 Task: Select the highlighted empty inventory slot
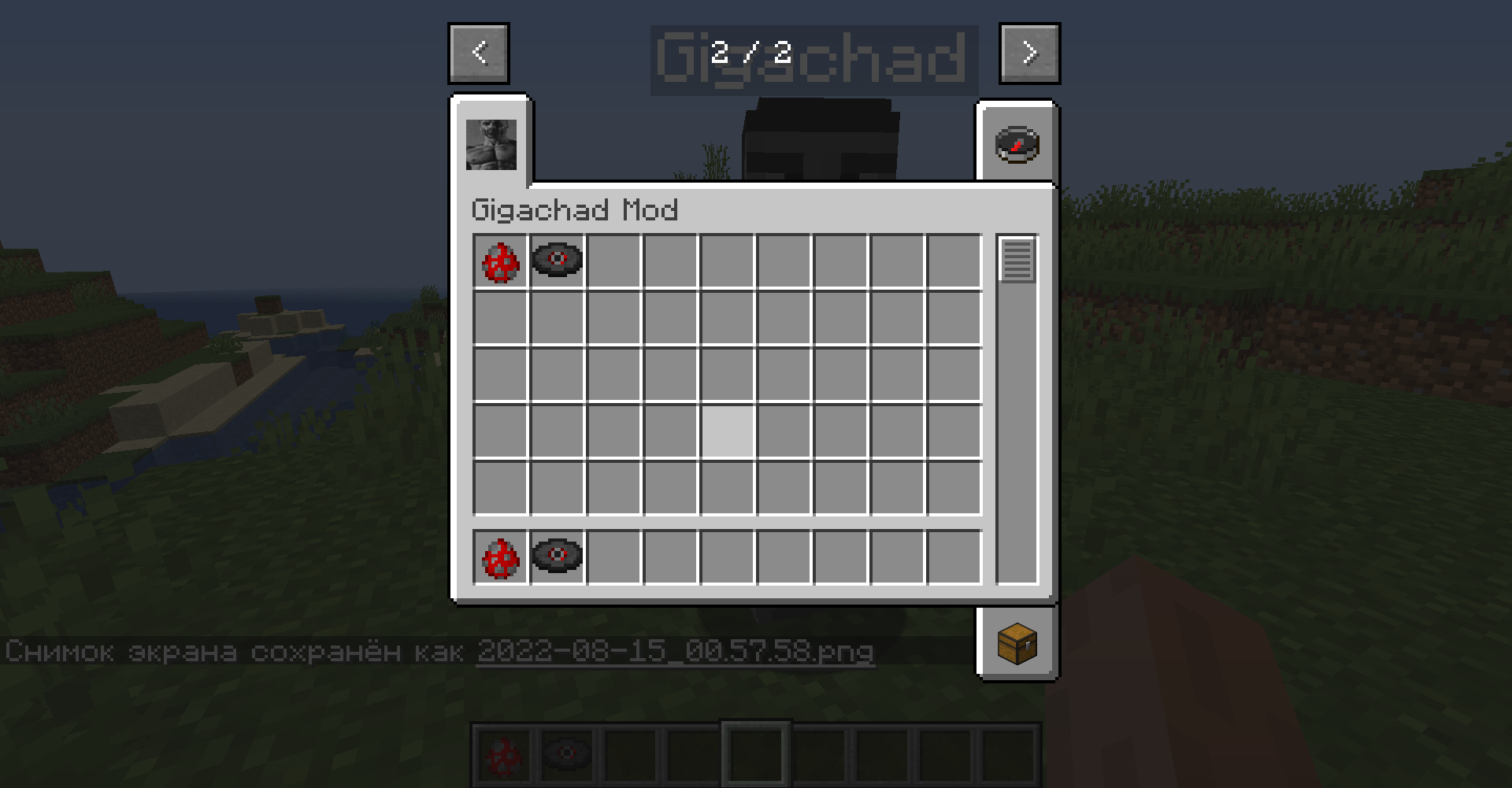pos(726,431)
